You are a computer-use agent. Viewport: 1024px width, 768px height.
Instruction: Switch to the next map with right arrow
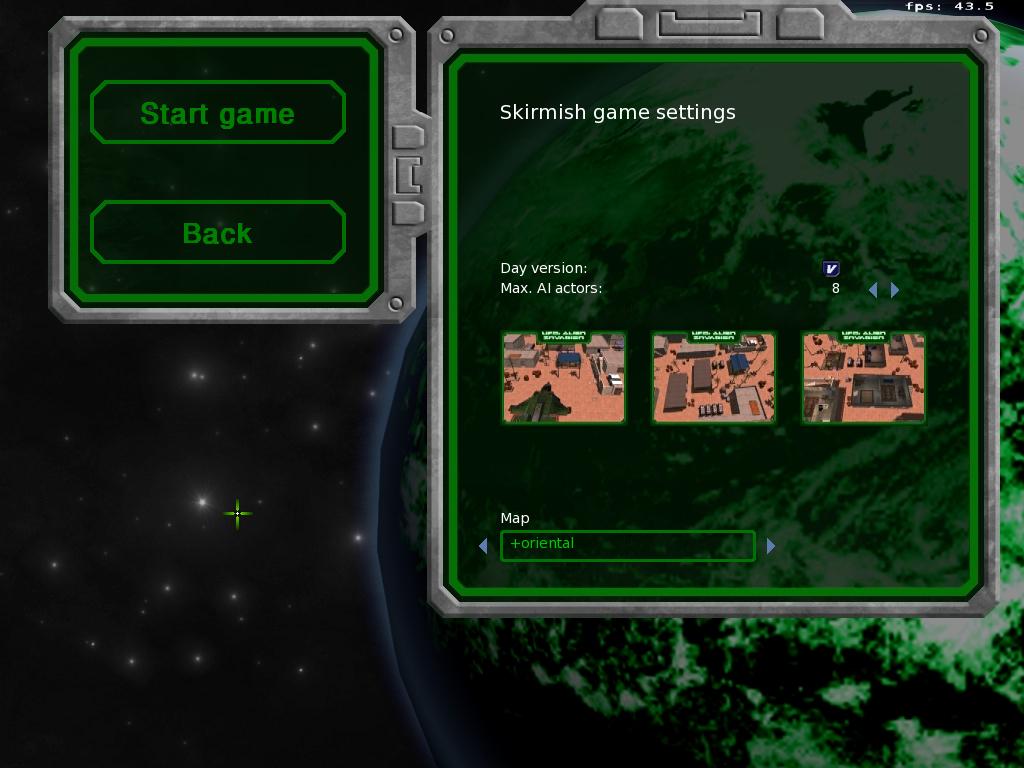771,546
